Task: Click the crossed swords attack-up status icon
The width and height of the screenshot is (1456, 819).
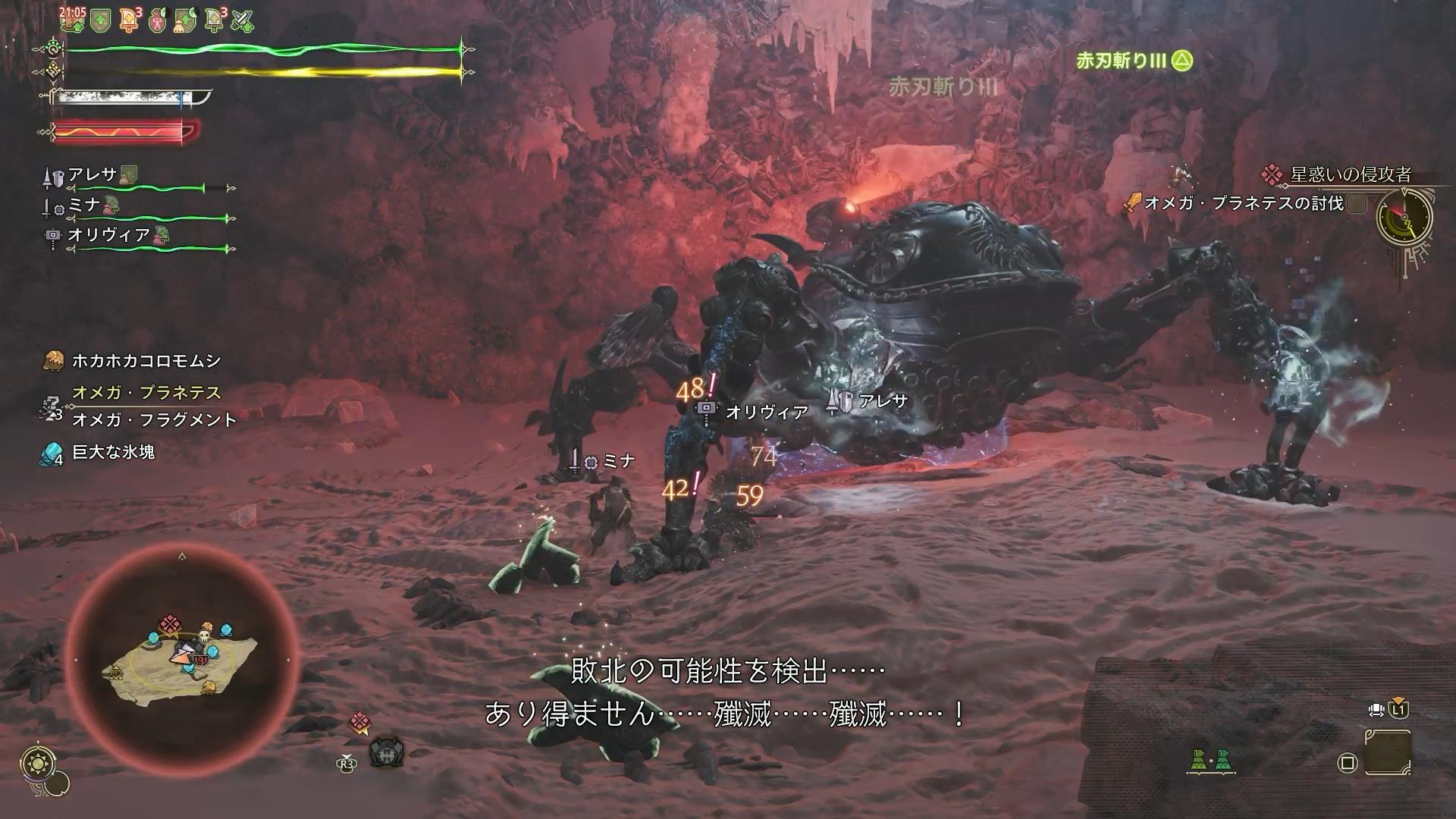Action: point(242,20)
